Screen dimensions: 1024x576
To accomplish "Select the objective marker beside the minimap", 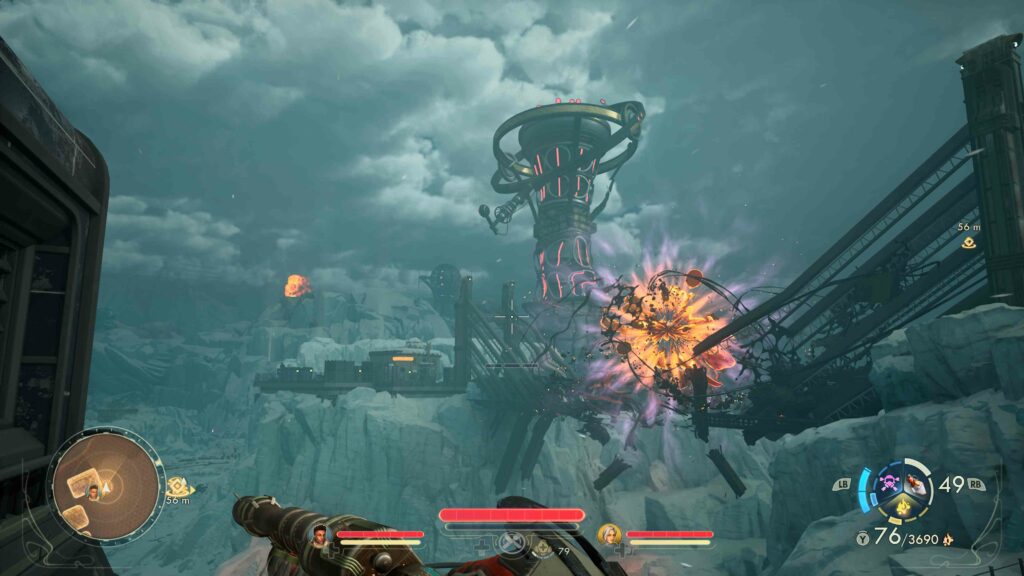I will tap(176, 484).
